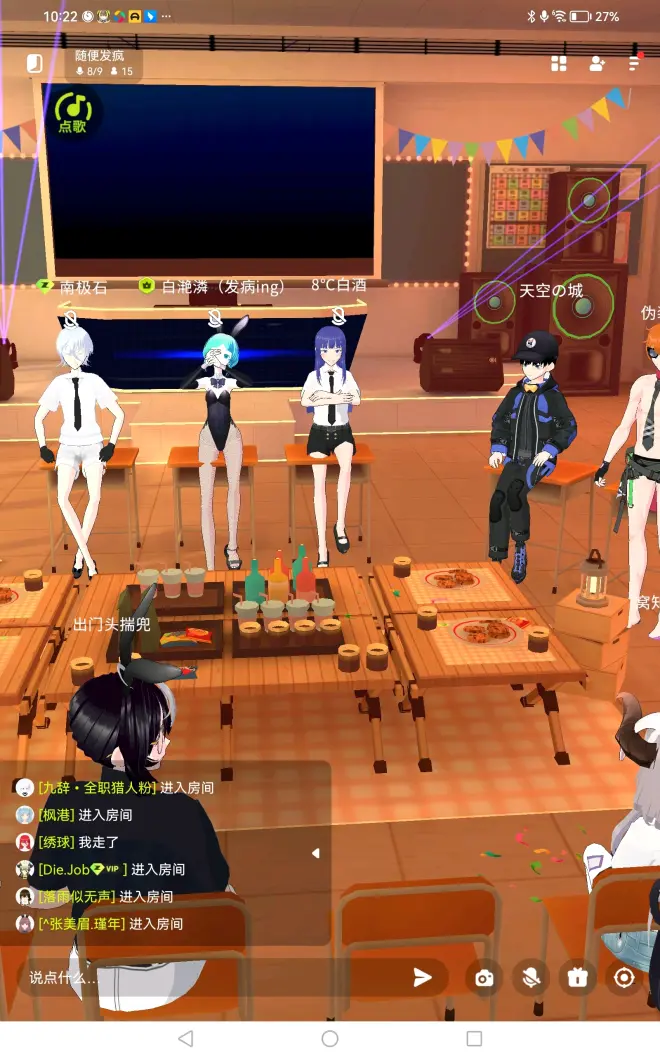Viewport: 660px width, 1056px height.
Task: Tap the add friend icon
Action: pyautogui.click(x=597, y=64)
